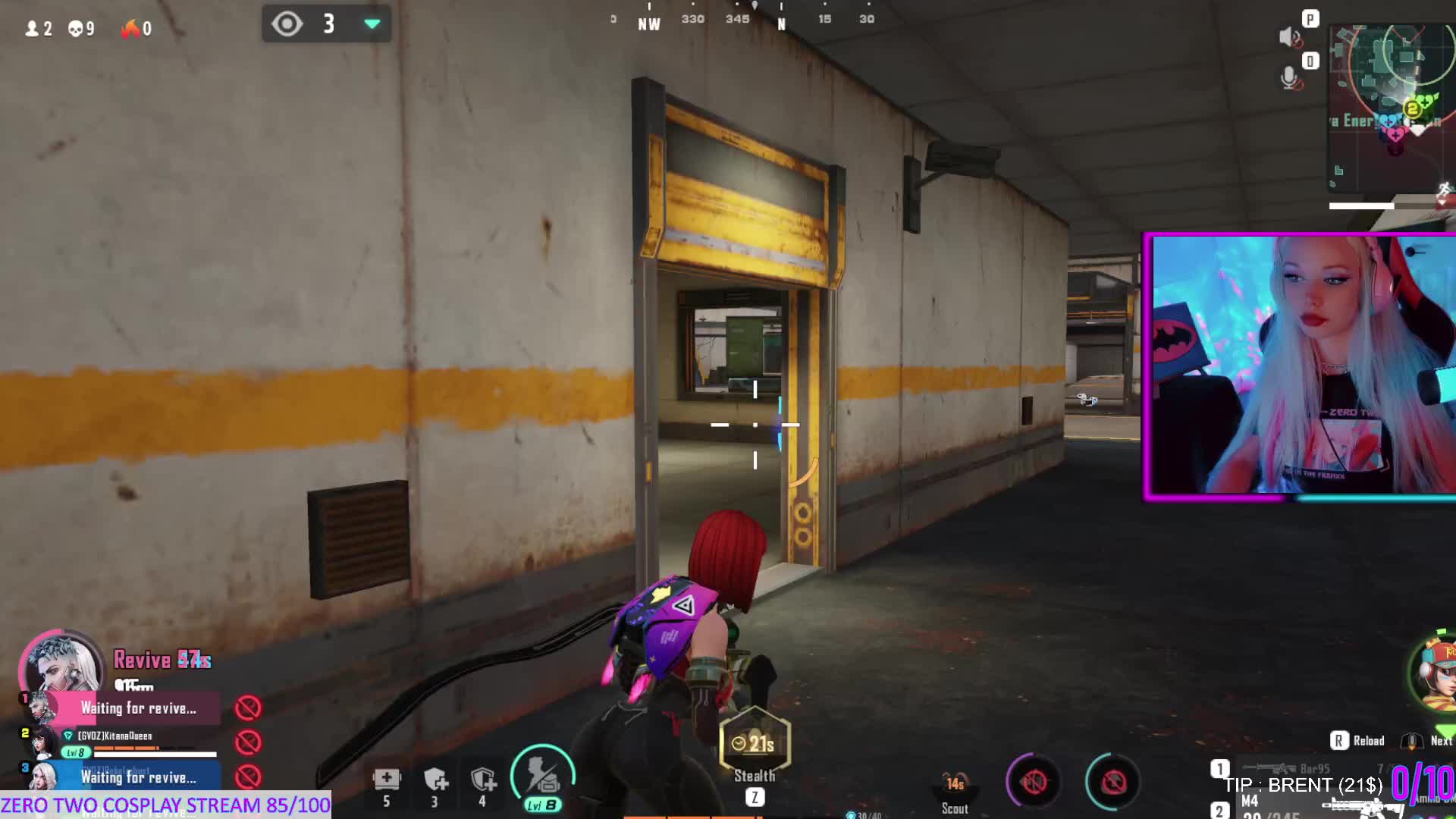Select first teammate waiting for revive
The image size is (1456, 819).
pyautogui.click(x=138, y=708)
